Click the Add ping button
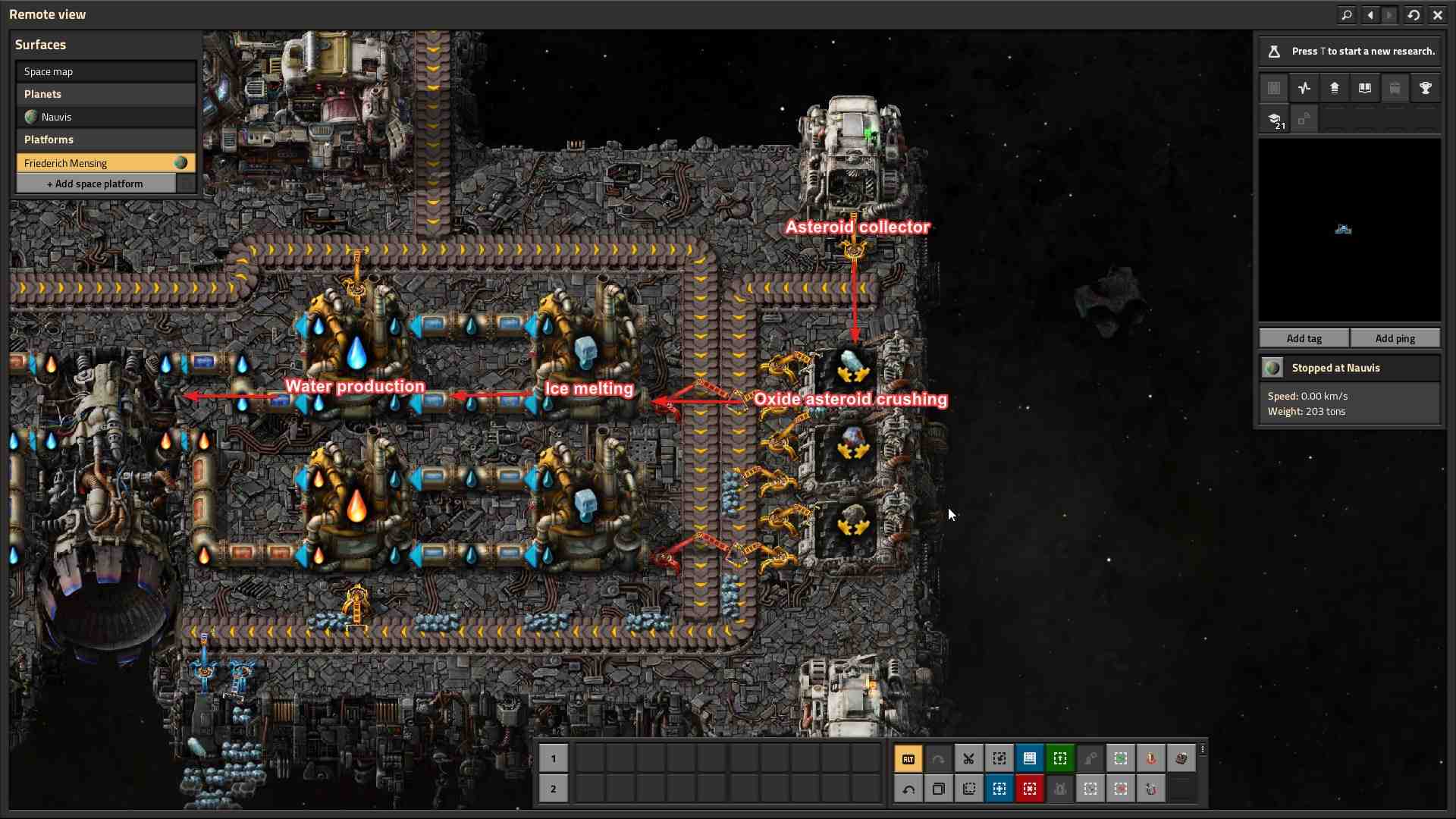The width and height of the screenshot is (1456, 819). 1395,338
